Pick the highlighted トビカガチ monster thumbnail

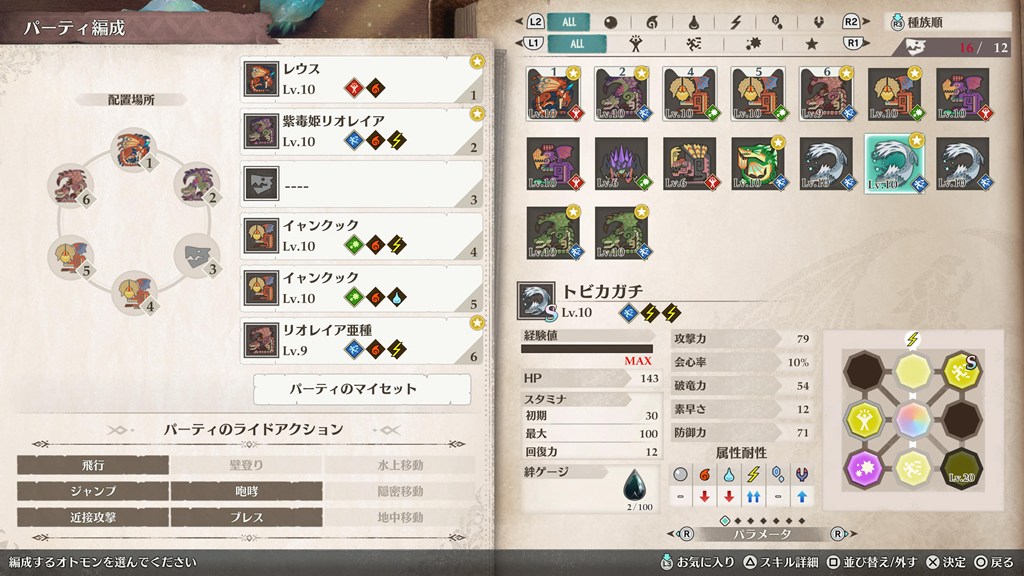(893, 163)
